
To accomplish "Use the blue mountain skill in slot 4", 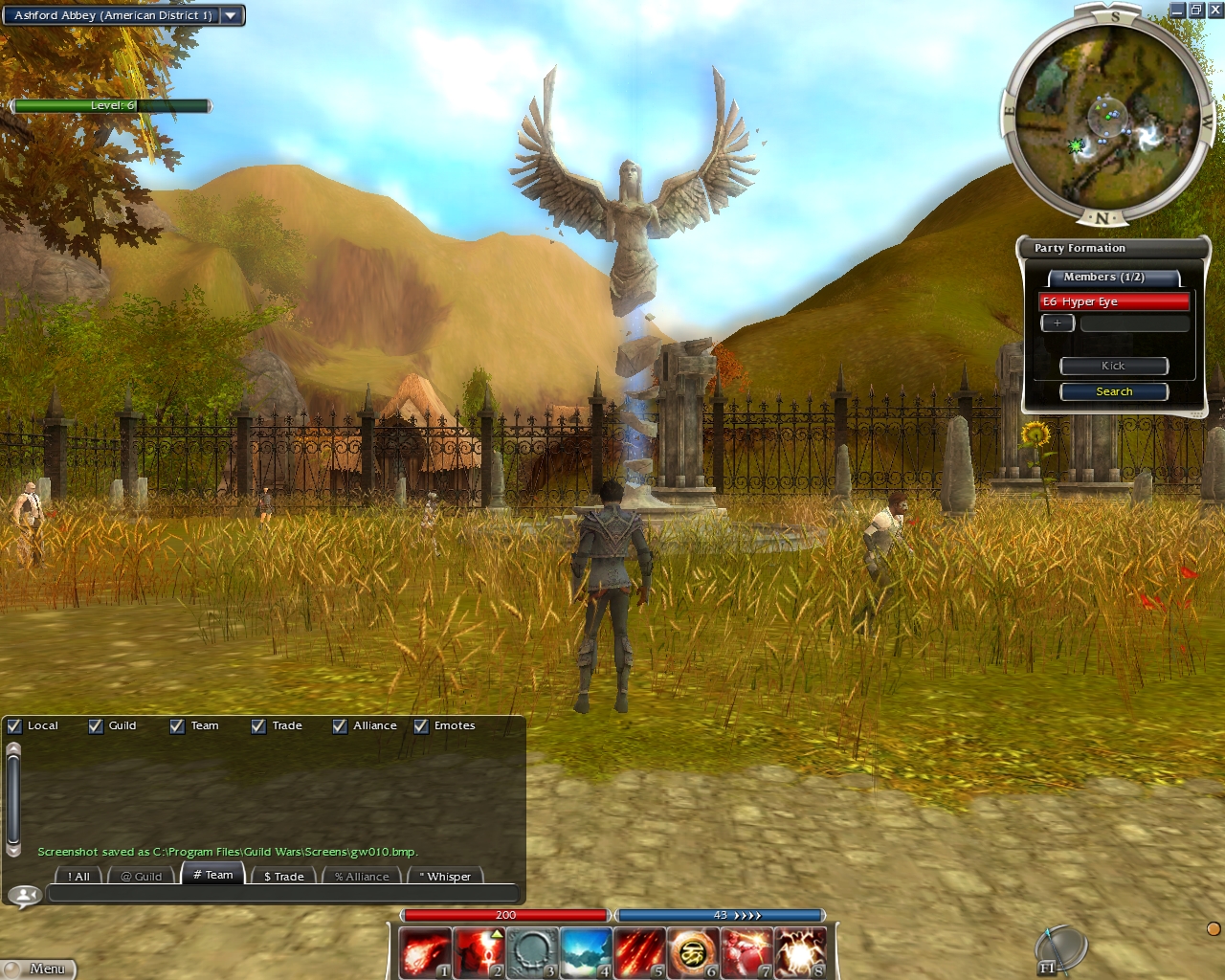I will (586, 952).
